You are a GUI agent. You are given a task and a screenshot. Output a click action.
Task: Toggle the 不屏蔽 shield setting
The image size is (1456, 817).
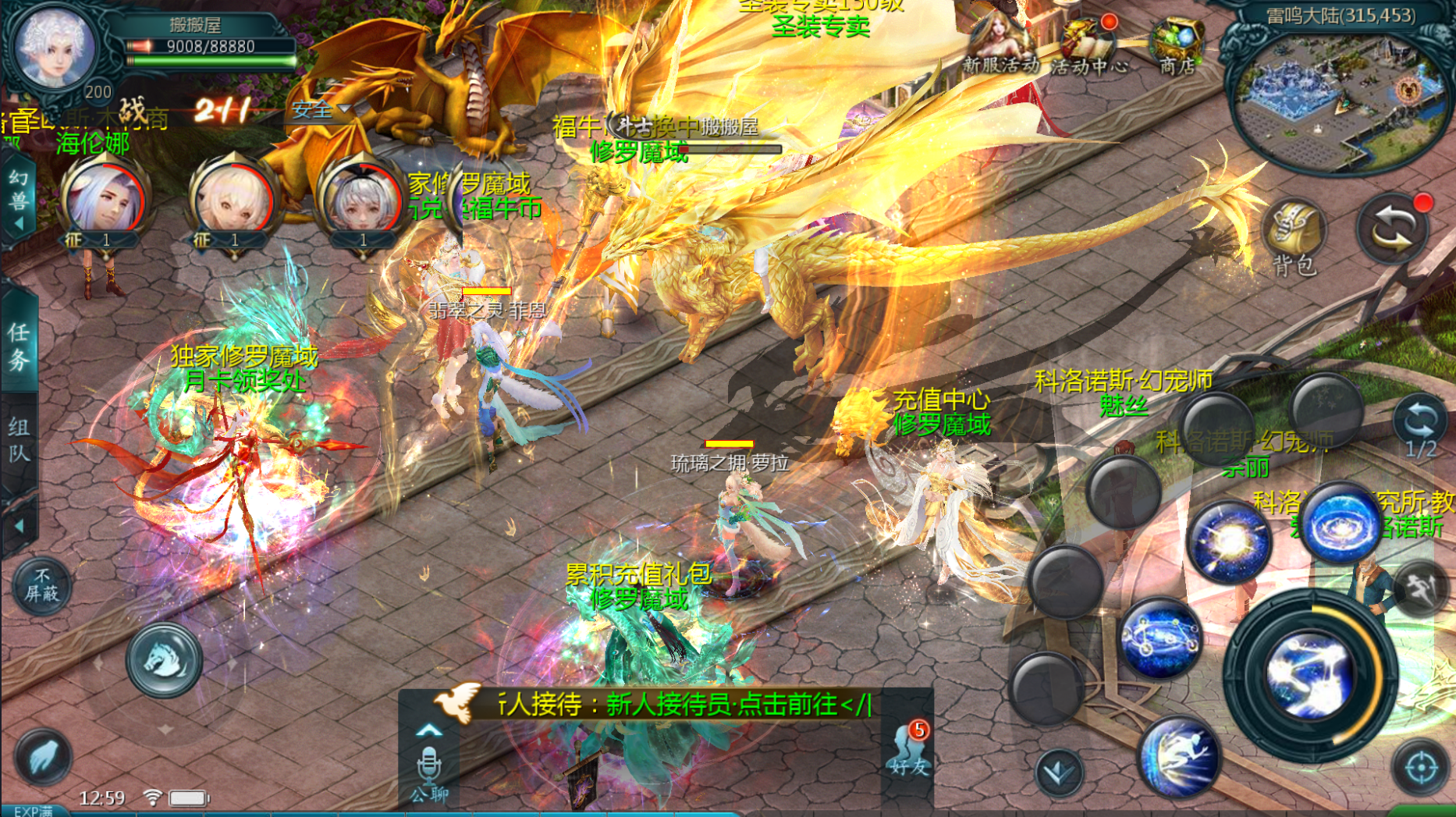[x=41, y=585]
